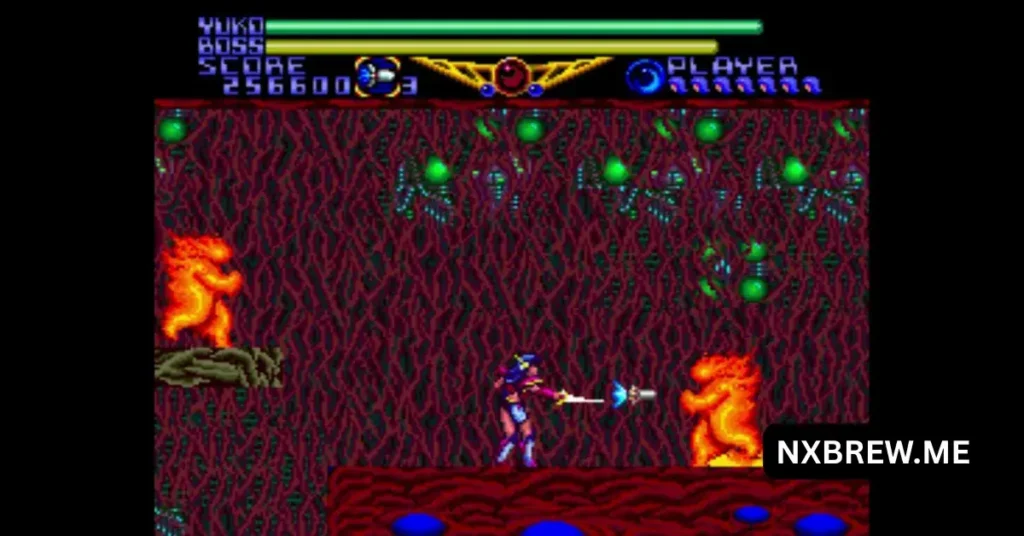Select the missile weapon icon
1024x536 pixels.
tap(377, 78)
